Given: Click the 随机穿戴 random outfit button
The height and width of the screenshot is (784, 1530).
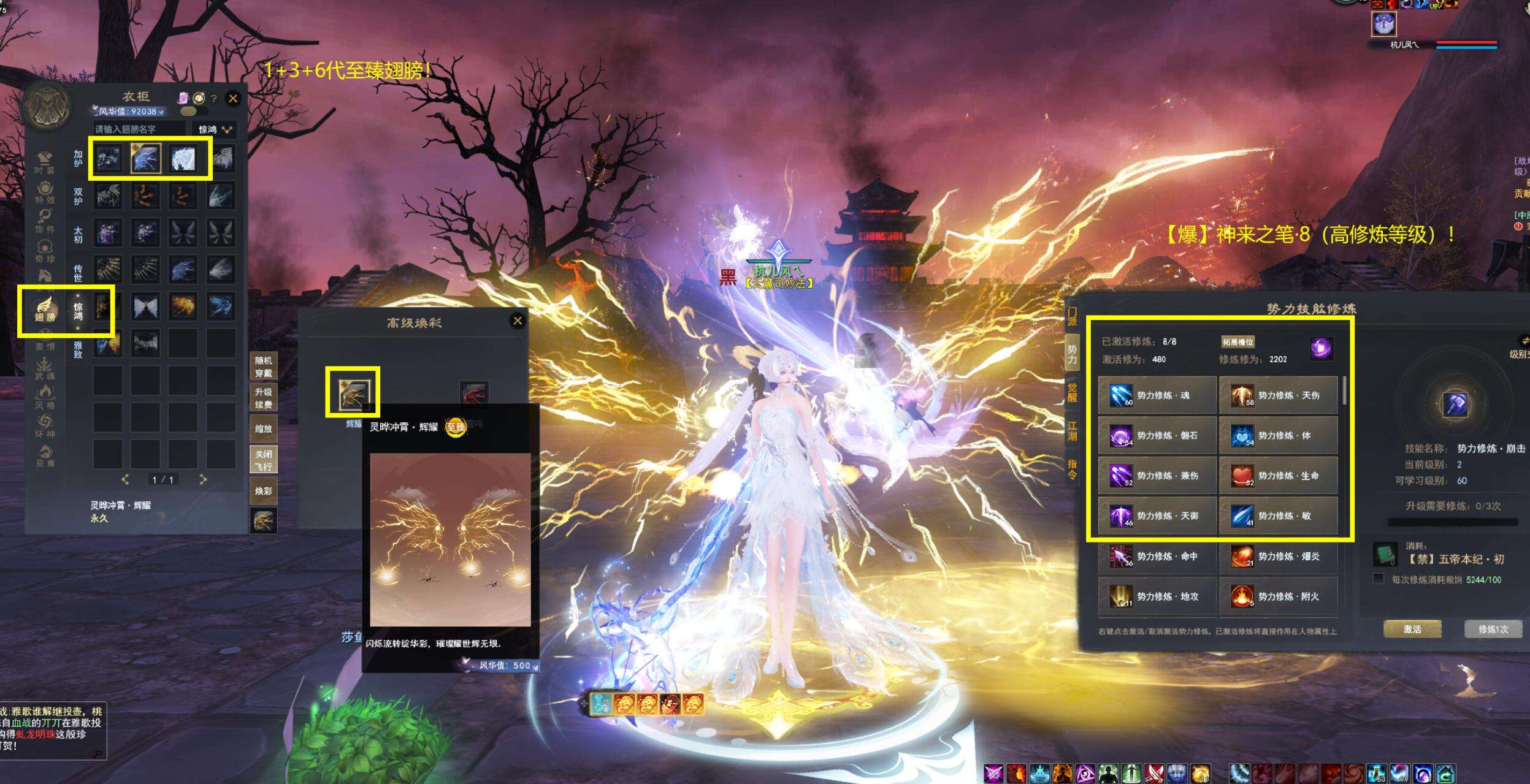Looking at the screenshot, I should coord(264,366).
